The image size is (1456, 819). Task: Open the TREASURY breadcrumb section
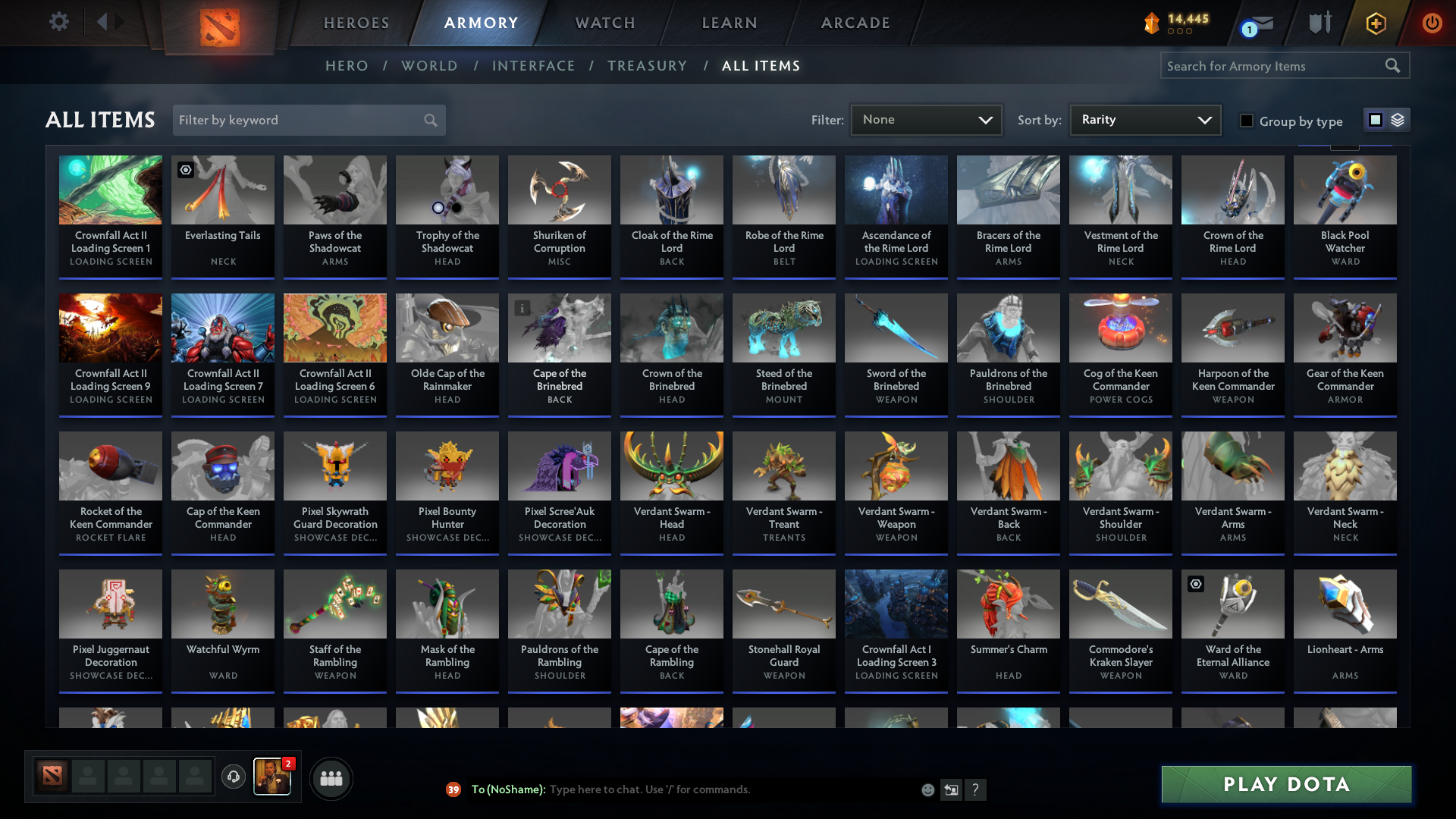[x=647, y=66]
